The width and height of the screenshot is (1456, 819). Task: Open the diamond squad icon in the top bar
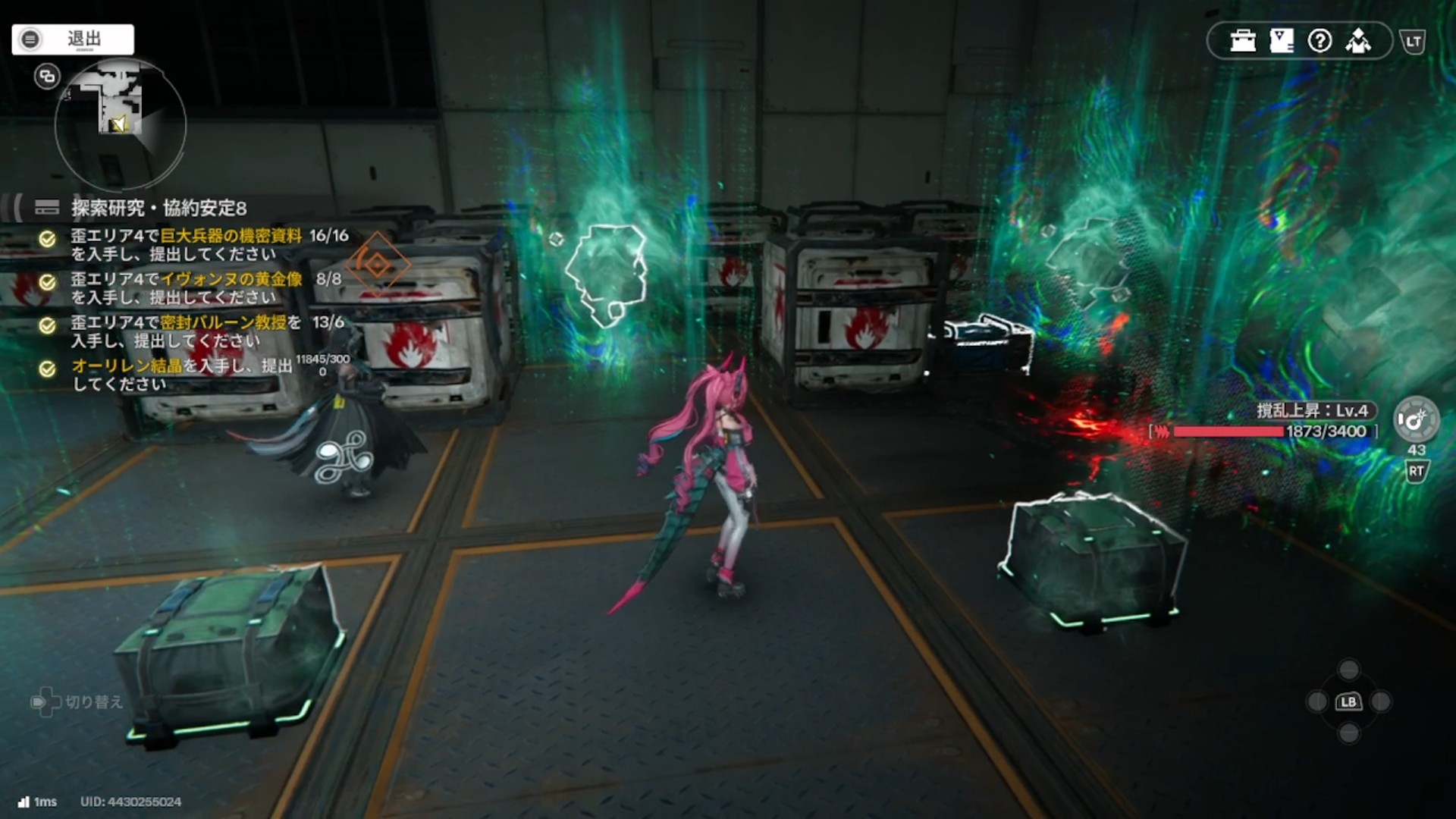(x=1358, y=41)
